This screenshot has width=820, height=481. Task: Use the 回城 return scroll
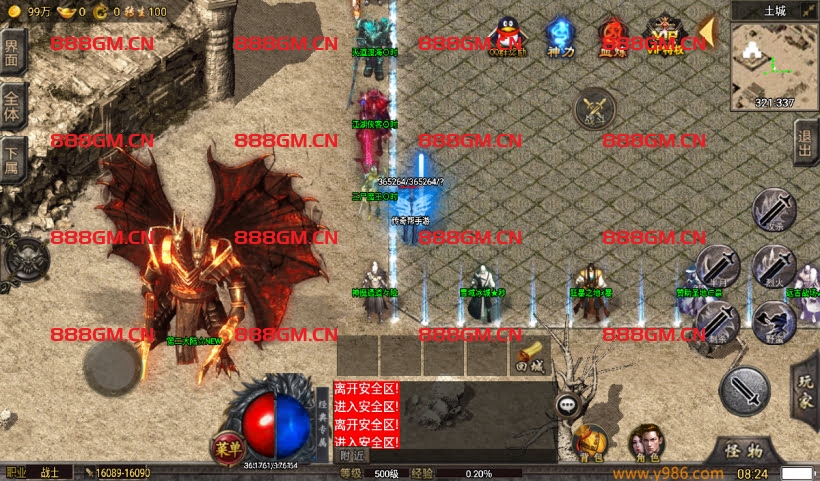pos(531,355)
